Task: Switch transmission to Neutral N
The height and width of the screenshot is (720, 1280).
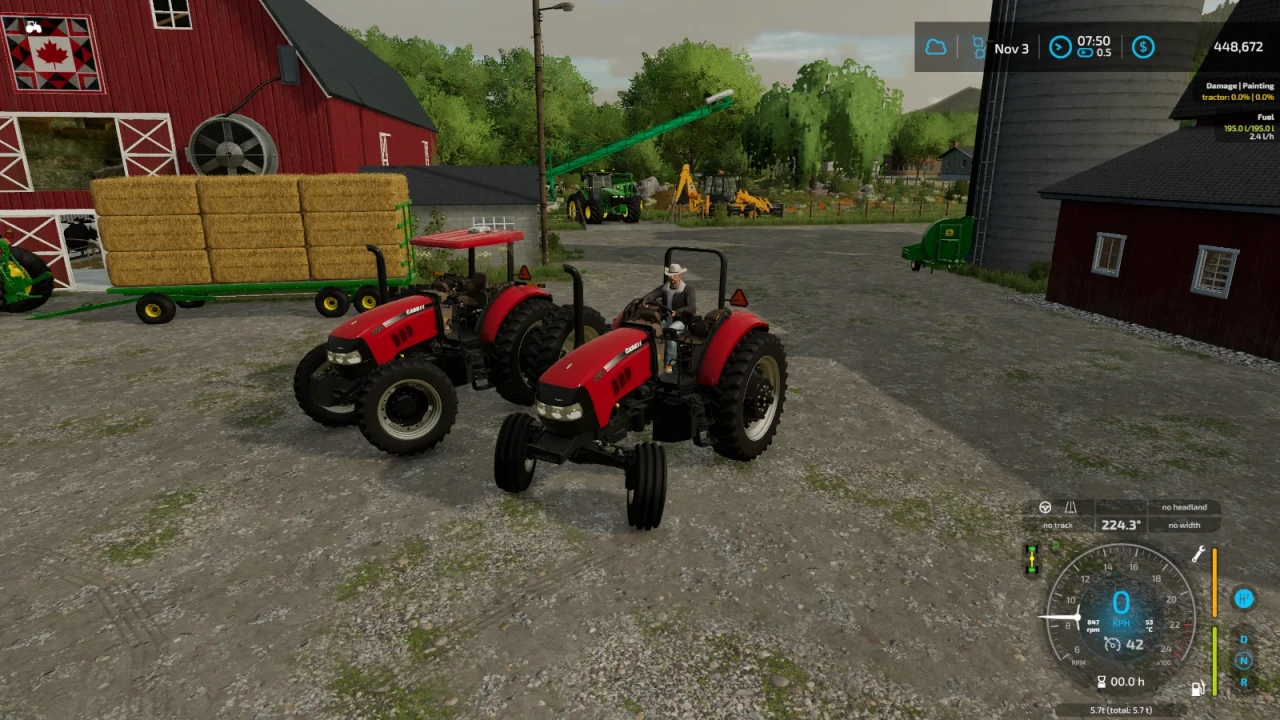Action: 1244,659
